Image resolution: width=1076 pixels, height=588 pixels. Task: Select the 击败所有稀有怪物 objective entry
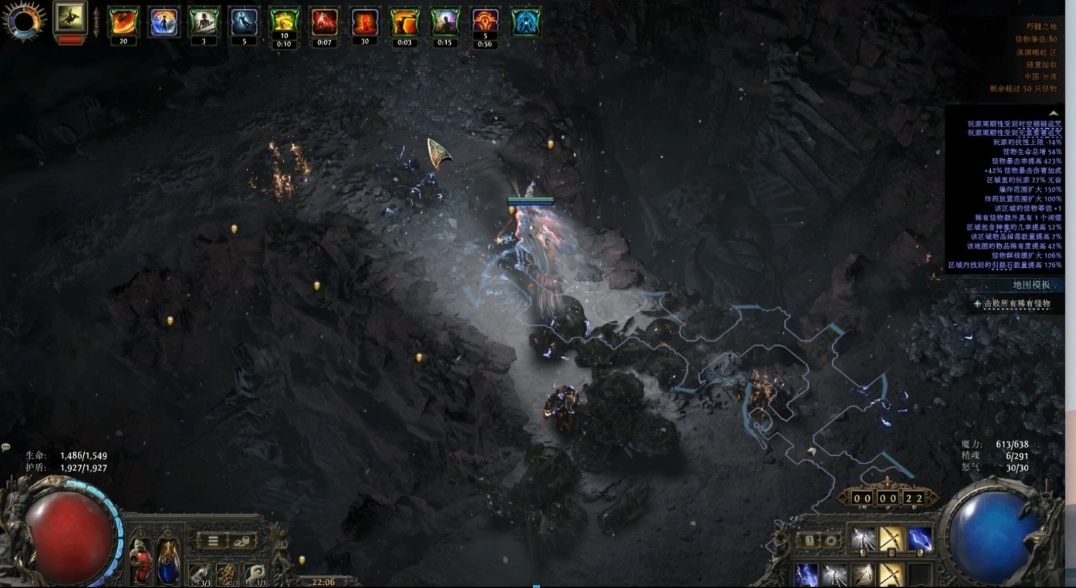click(x=1014, y=303)
